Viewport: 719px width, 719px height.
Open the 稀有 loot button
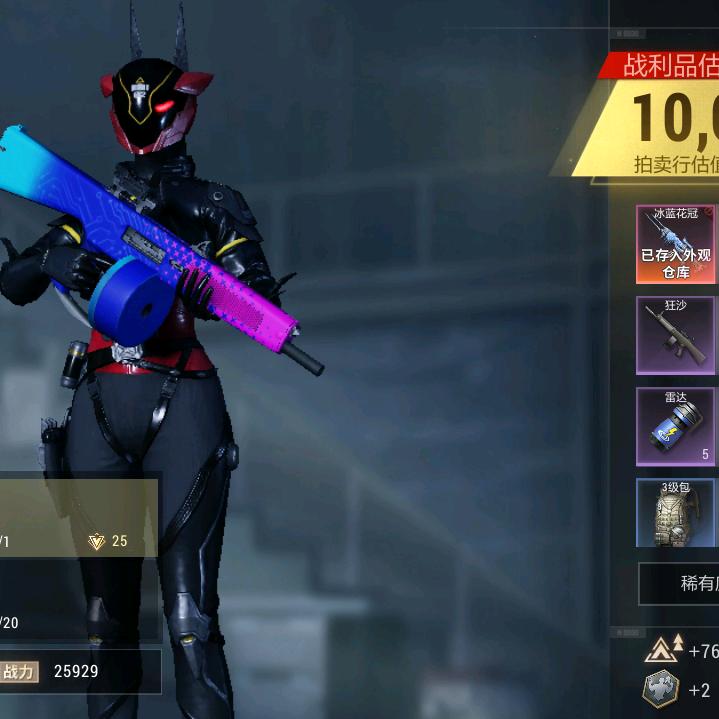point(680,584)
